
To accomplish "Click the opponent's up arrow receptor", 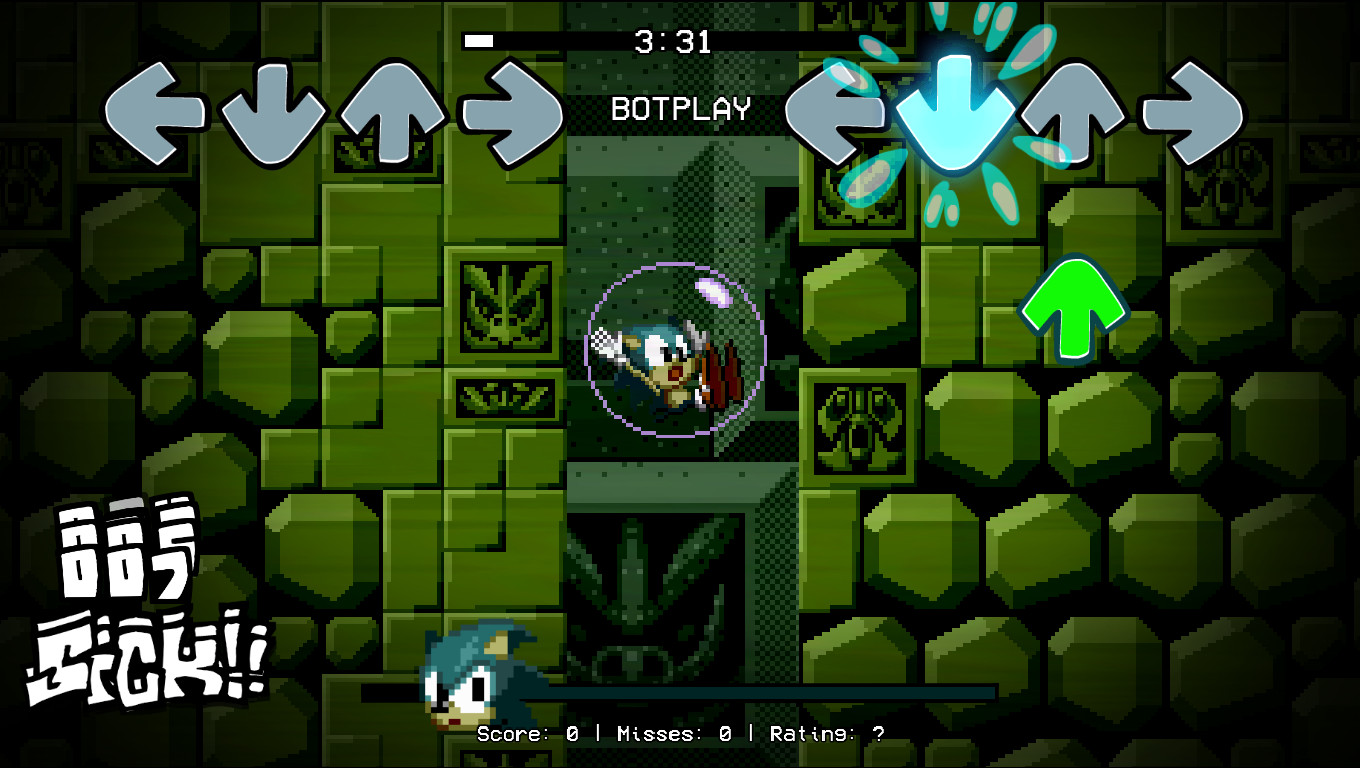I will point(392,110).
